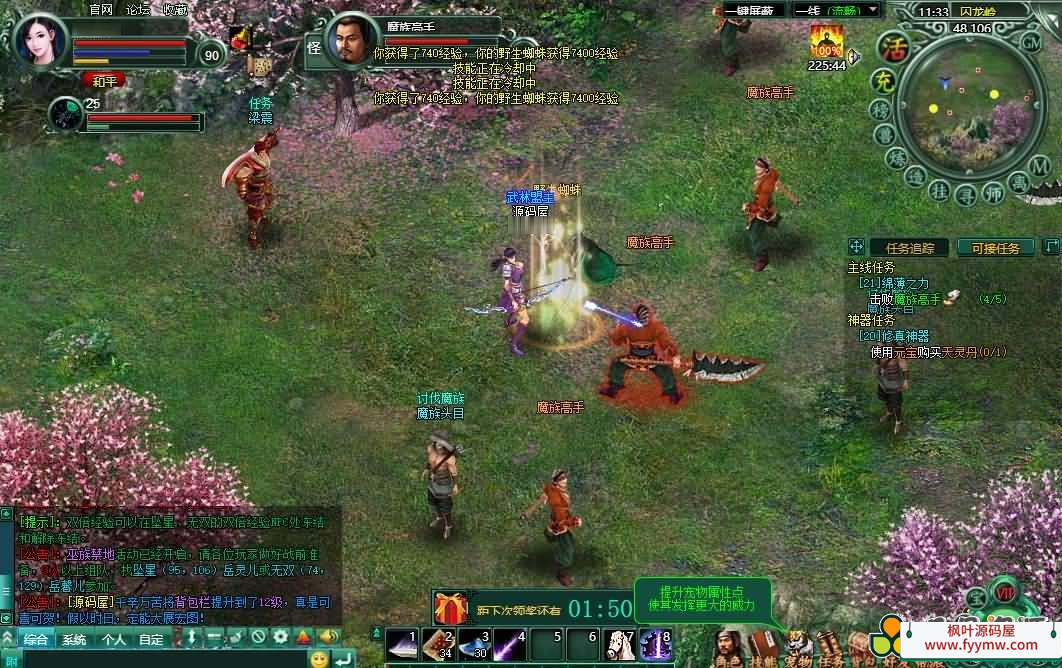This screenshot has height=668, width=1062.
Task: Select the 自定 chat tab
Action: click(151, 639)
